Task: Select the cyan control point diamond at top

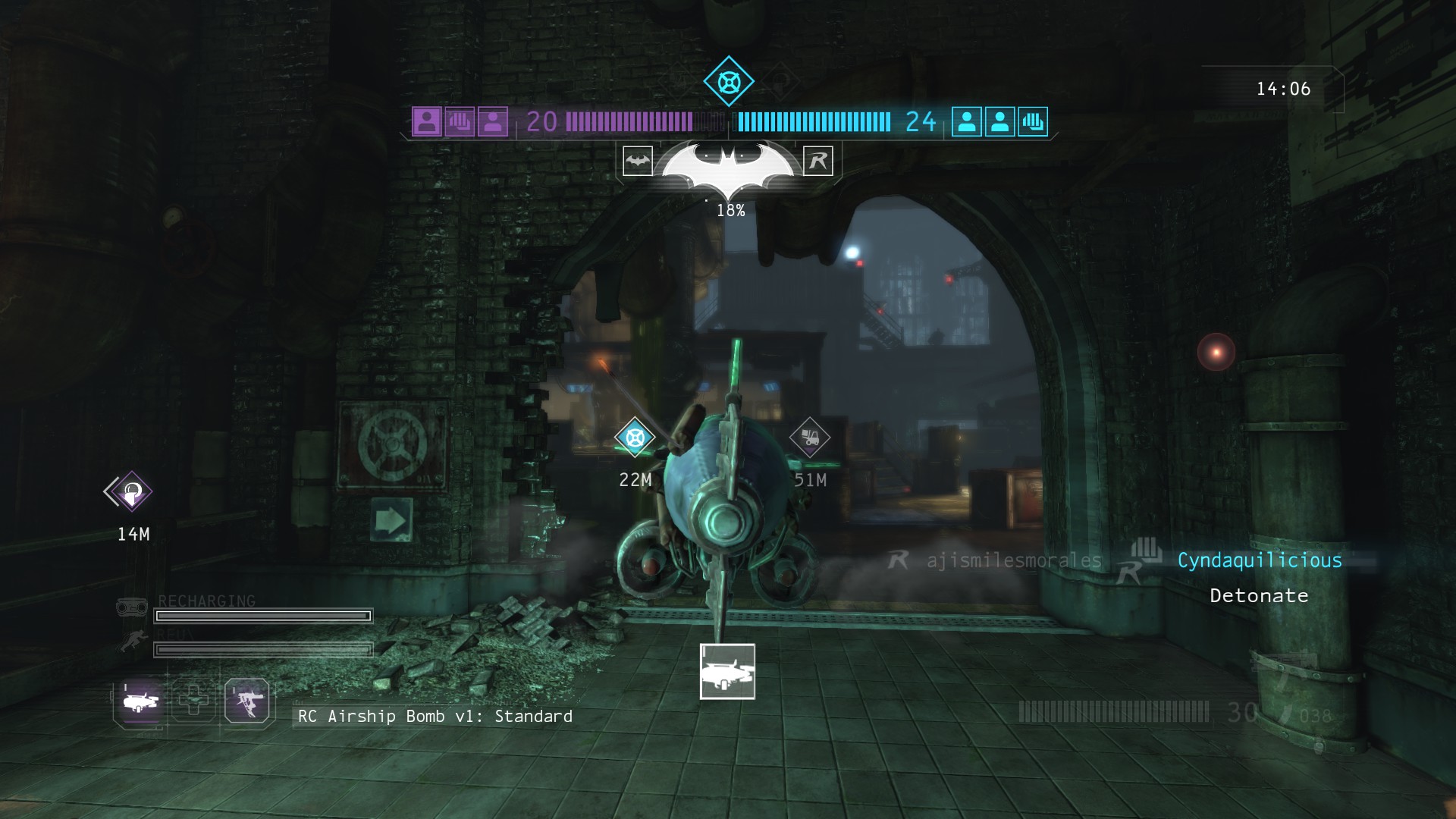Action: coord(729,81)
